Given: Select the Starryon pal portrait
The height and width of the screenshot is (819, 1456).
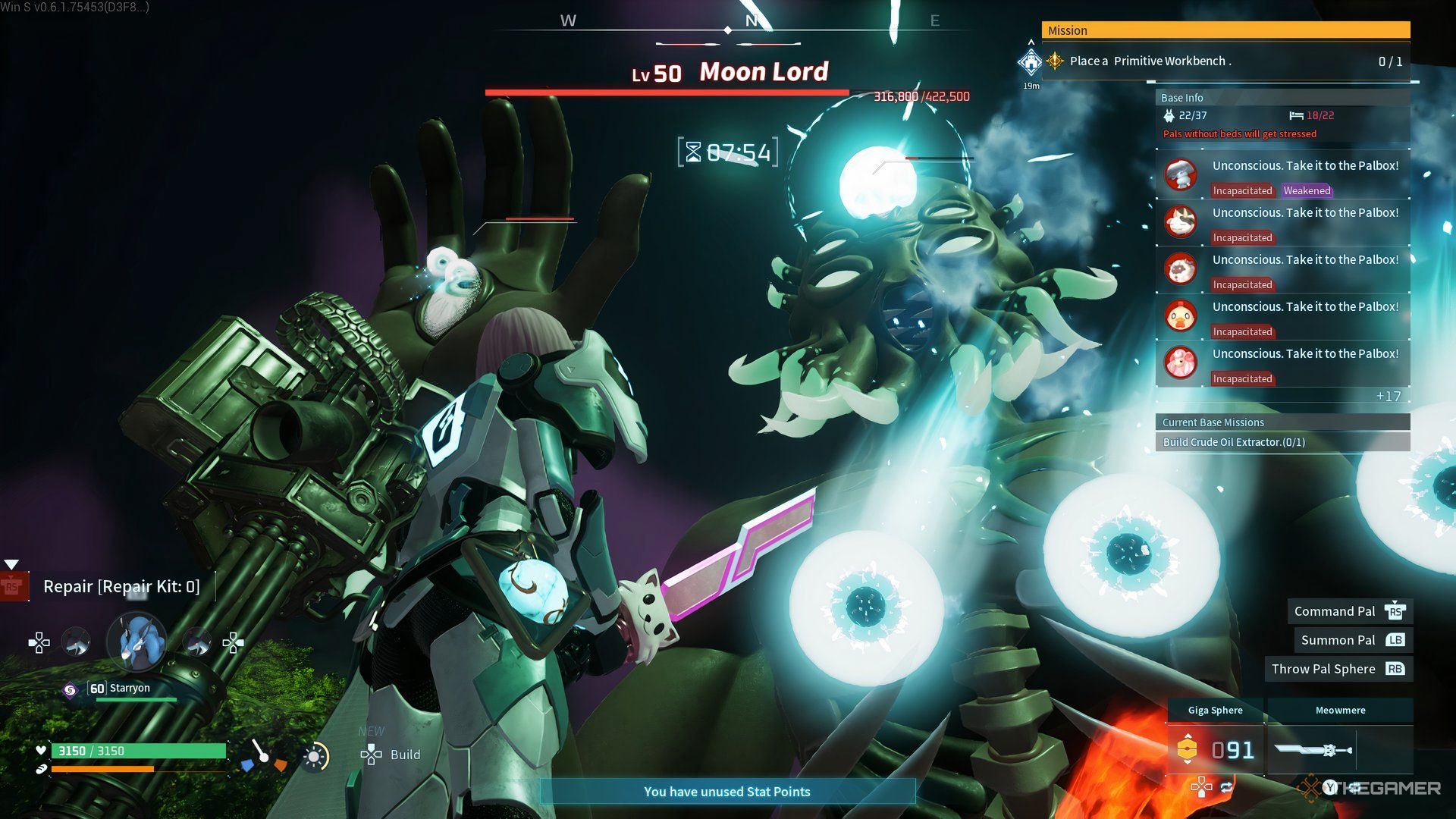Looking at the screenshot, I should coord(137,643).
